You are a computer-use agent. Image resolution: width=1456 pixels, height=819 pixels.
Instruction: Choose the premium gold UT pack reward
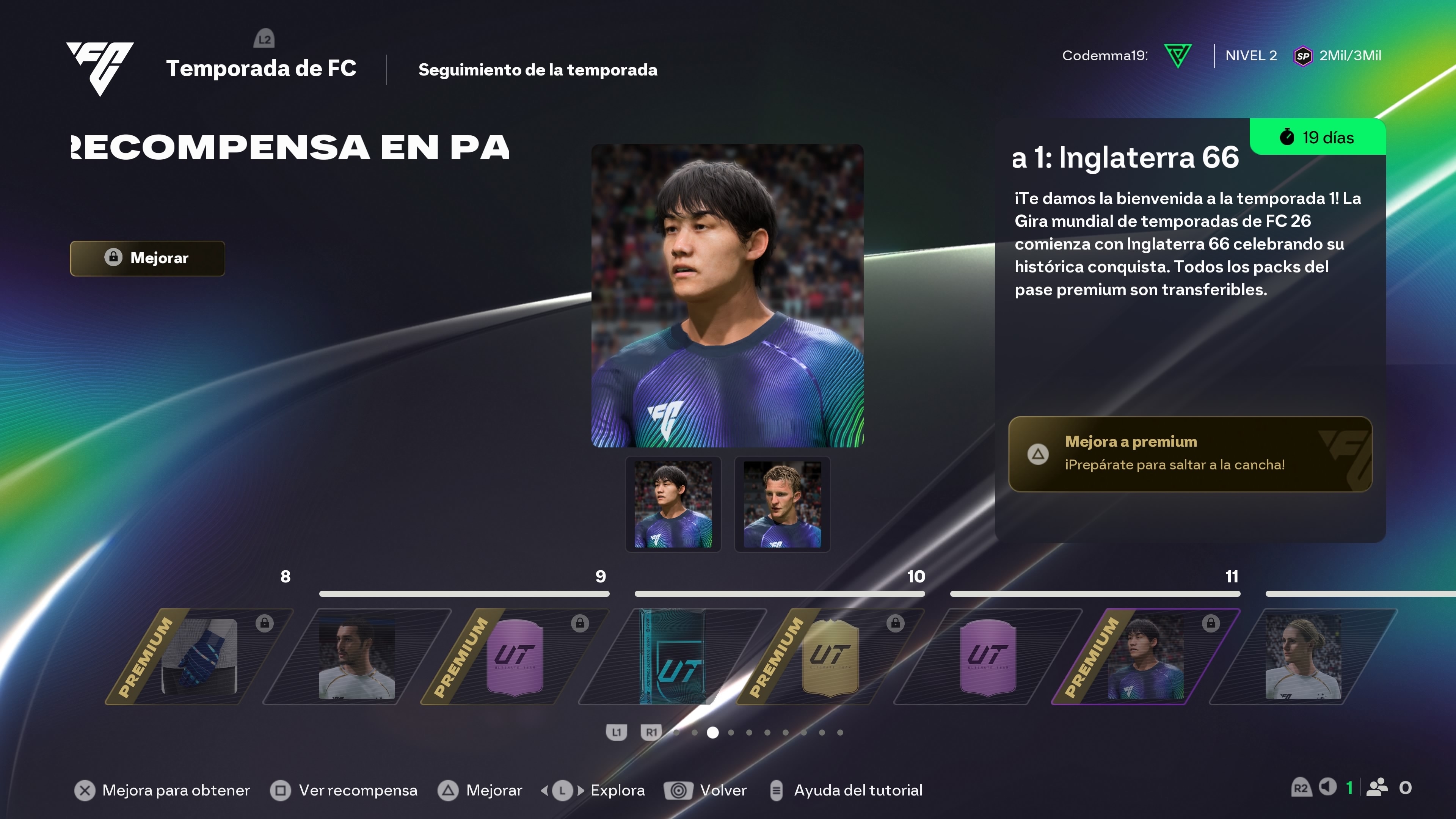830,656
